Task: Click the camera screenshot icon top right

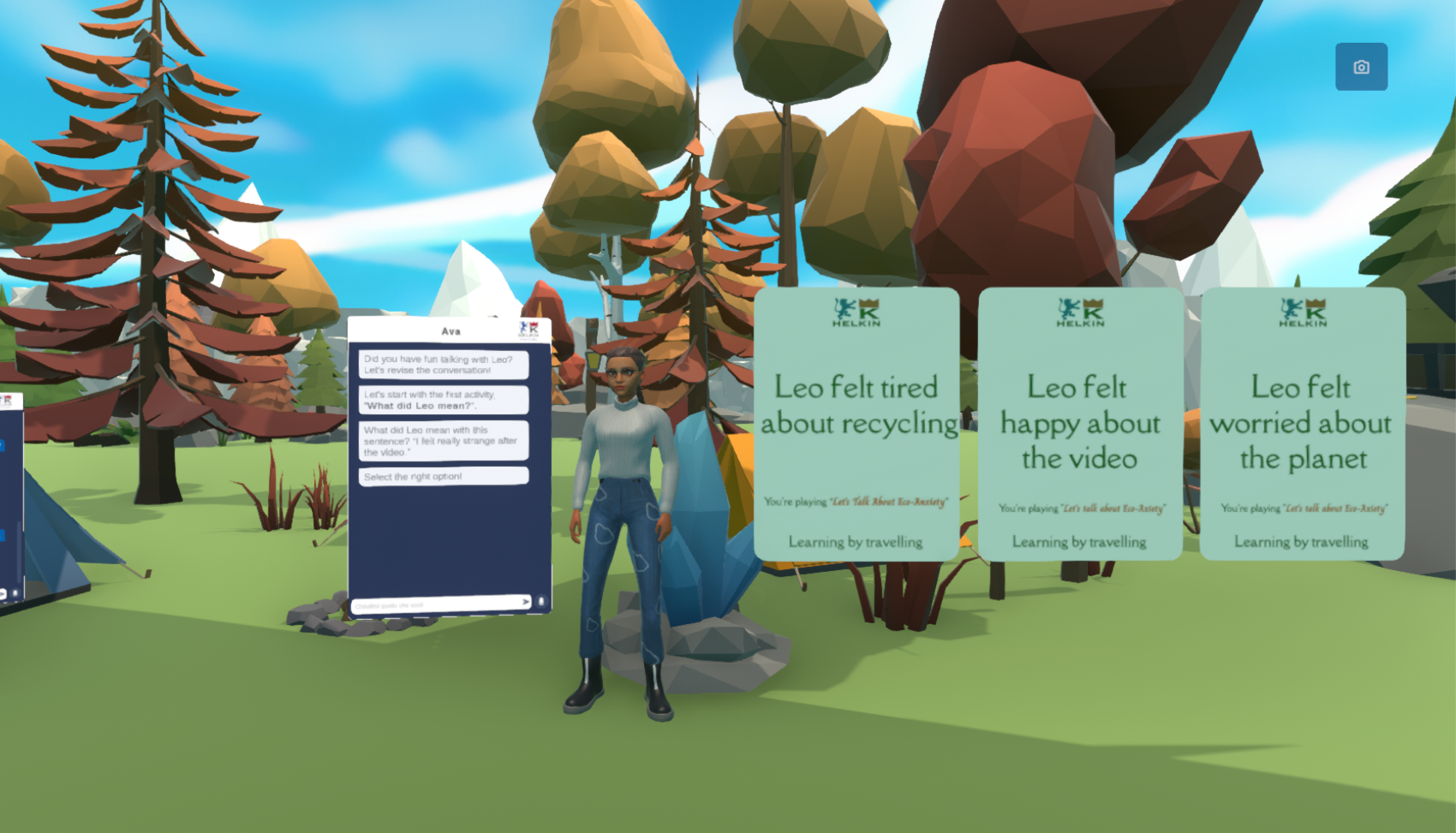Action: coord(1362,67)
